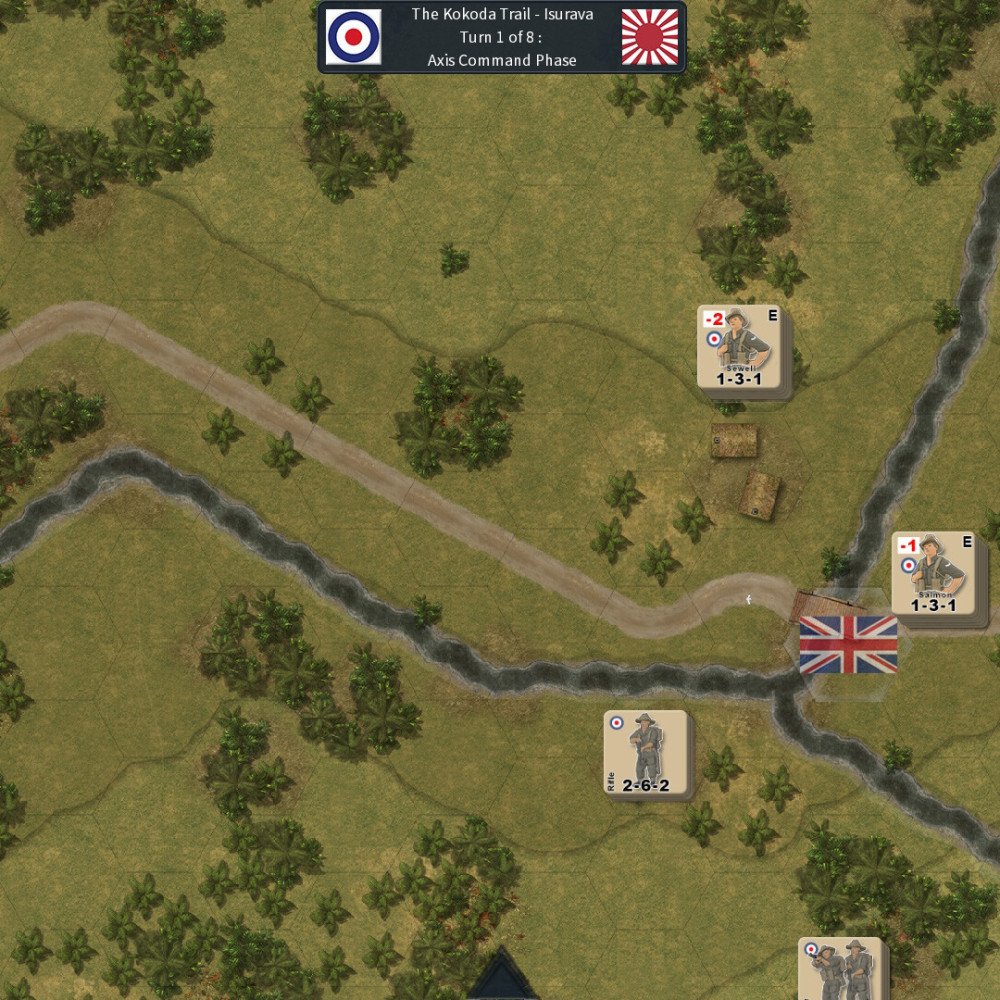Select the Rifle 2-6-2 infantry counter
This screenshot has width=1000, height=1000.
pyautogui.click(x=645, y=752)
